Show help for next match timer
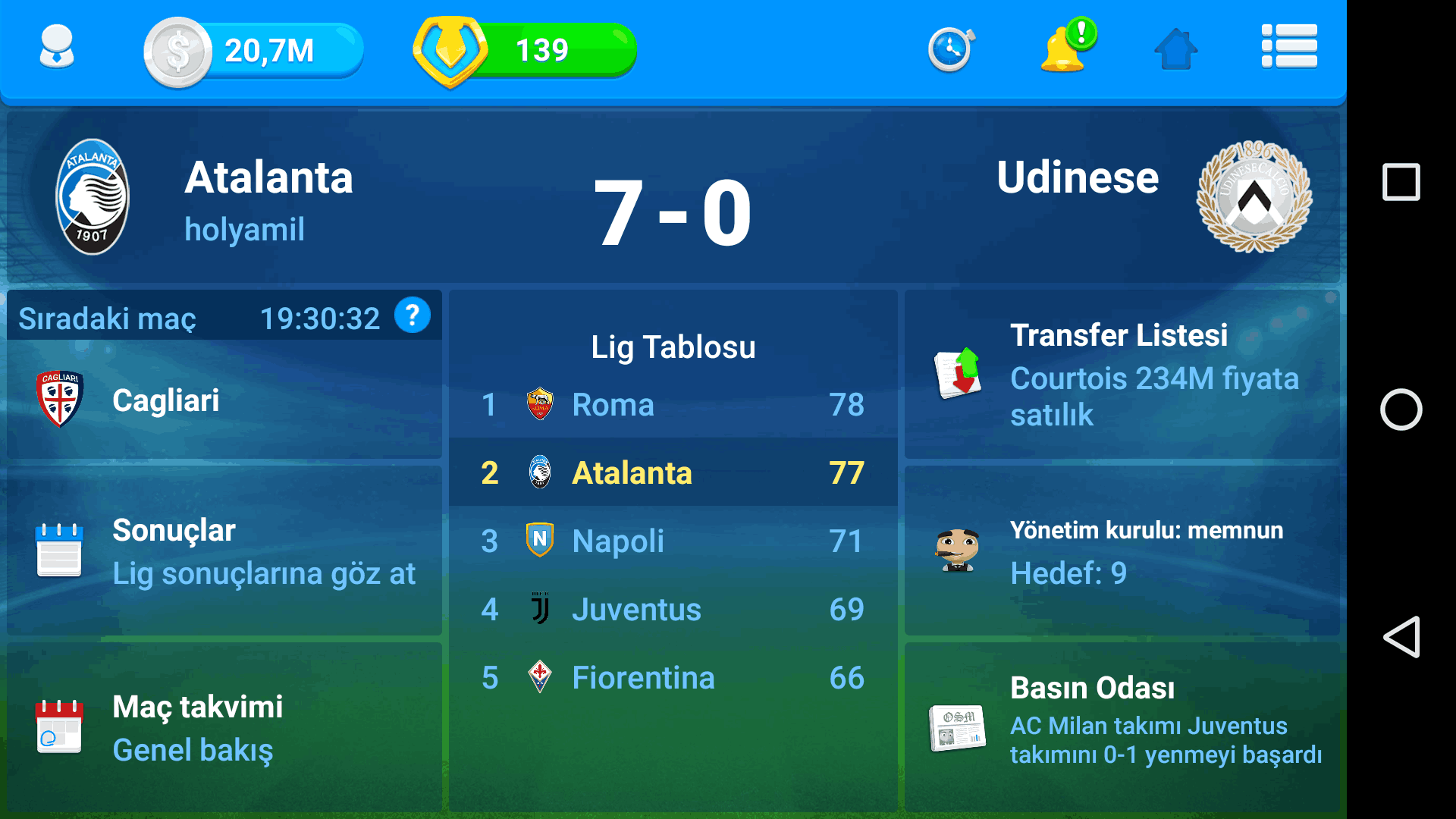Viewport: 1456px width, 819px height. click(412, 315)
